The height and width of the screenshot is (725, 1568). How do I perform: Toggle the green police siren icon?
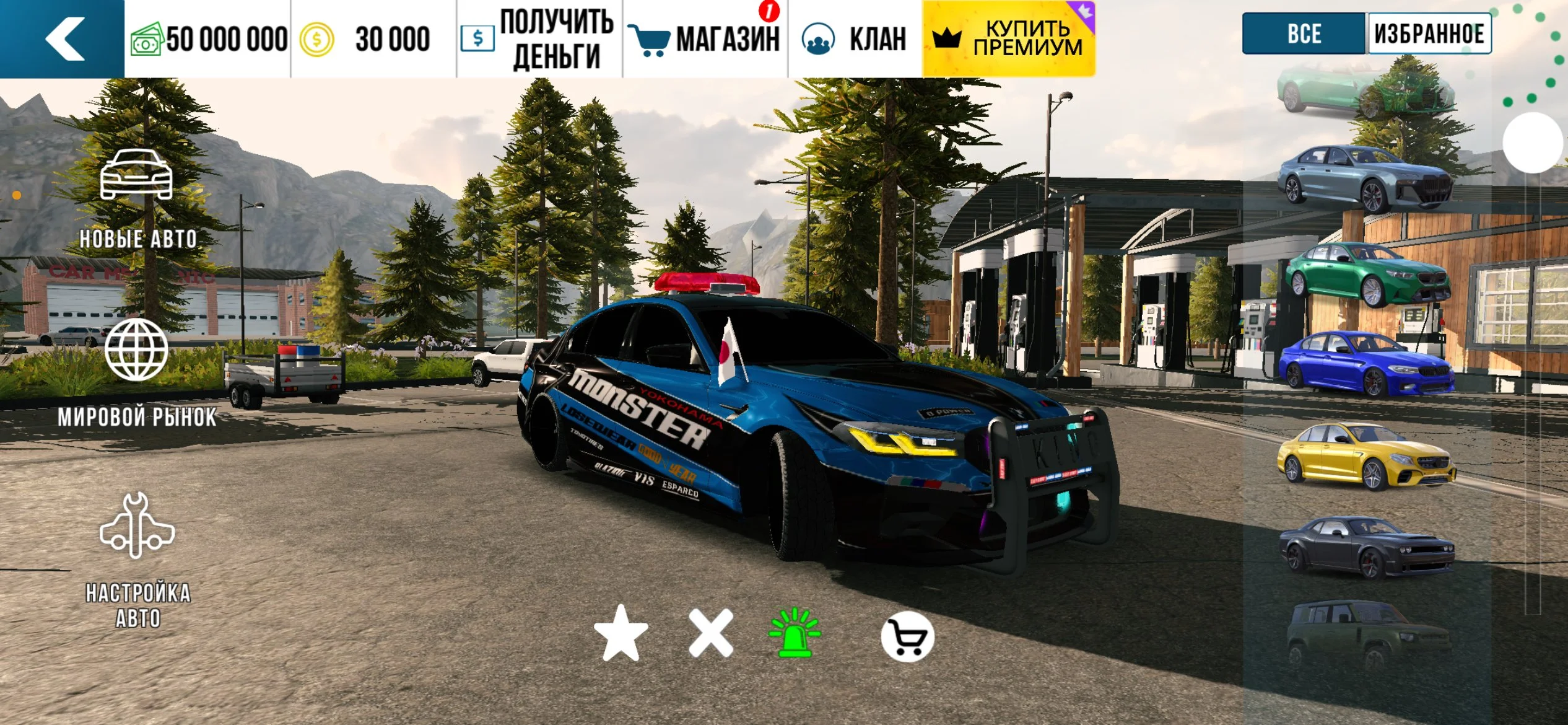(x=795, y=633)
